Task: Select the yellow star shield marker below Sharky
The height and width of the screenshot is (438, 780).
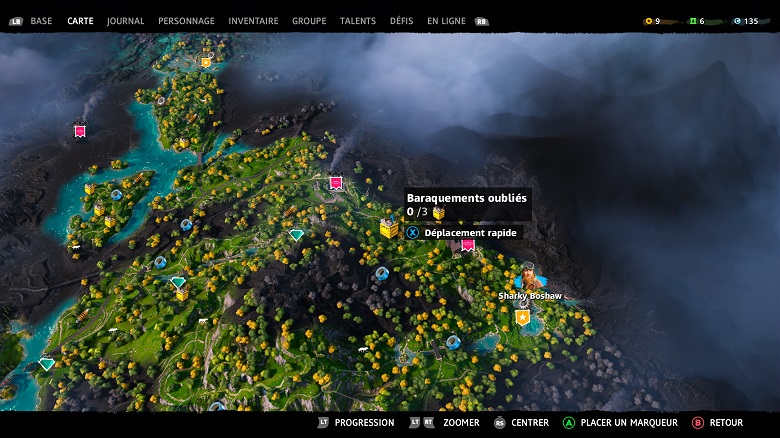Action: pos(522,318)
